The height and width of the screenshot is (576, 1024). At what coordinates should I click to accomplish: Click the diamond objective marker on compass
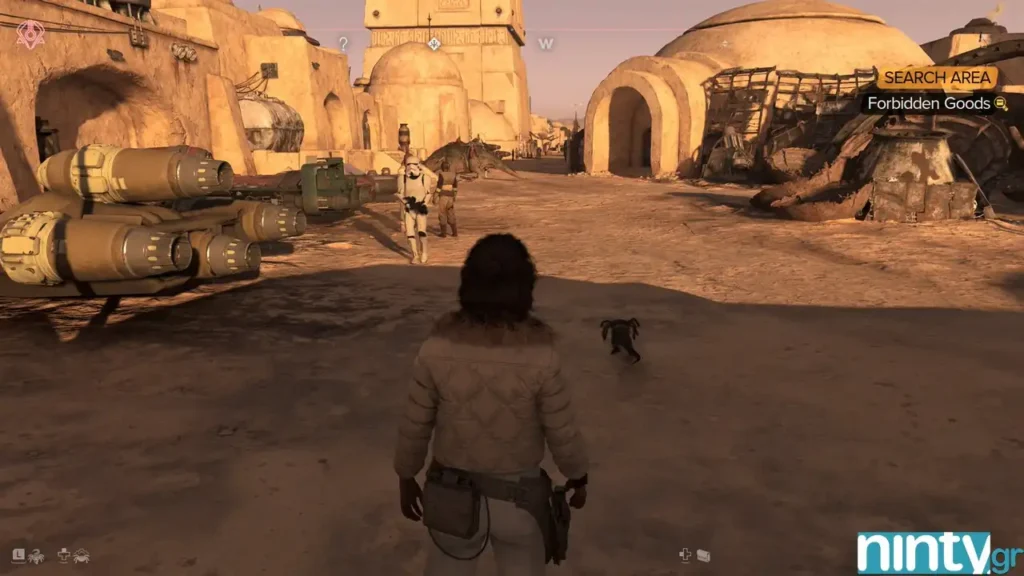click(x=434, y=43)
